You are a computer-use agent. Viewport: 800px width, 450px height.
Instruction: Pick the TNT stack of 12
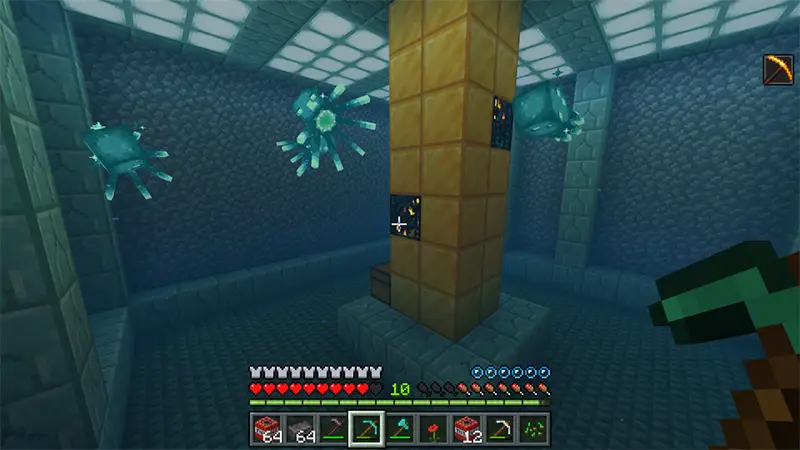[x=466, y=427]
